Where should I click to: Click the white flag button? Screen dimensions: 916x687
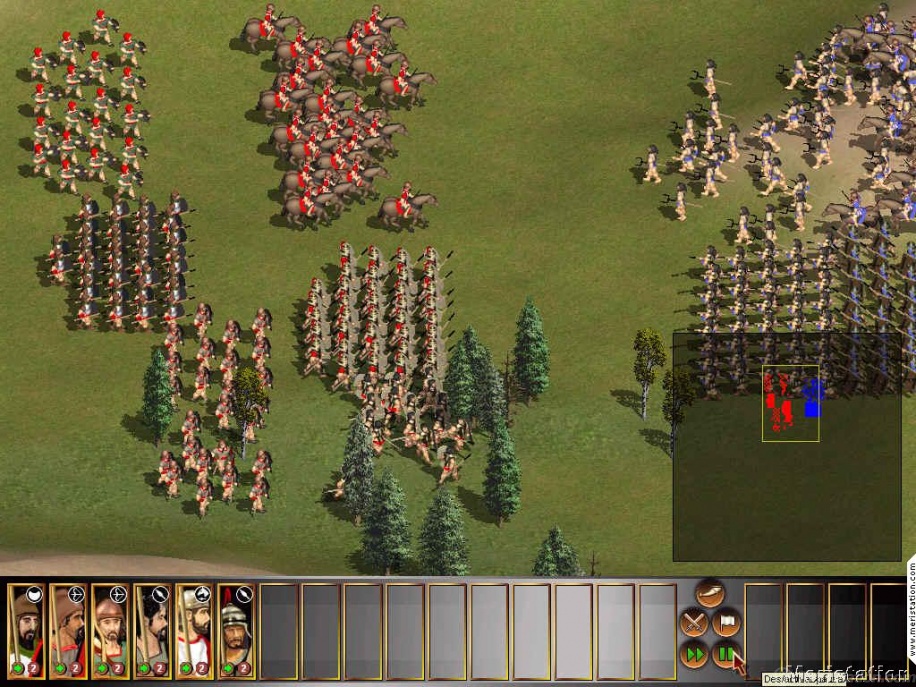coord(726,623)
